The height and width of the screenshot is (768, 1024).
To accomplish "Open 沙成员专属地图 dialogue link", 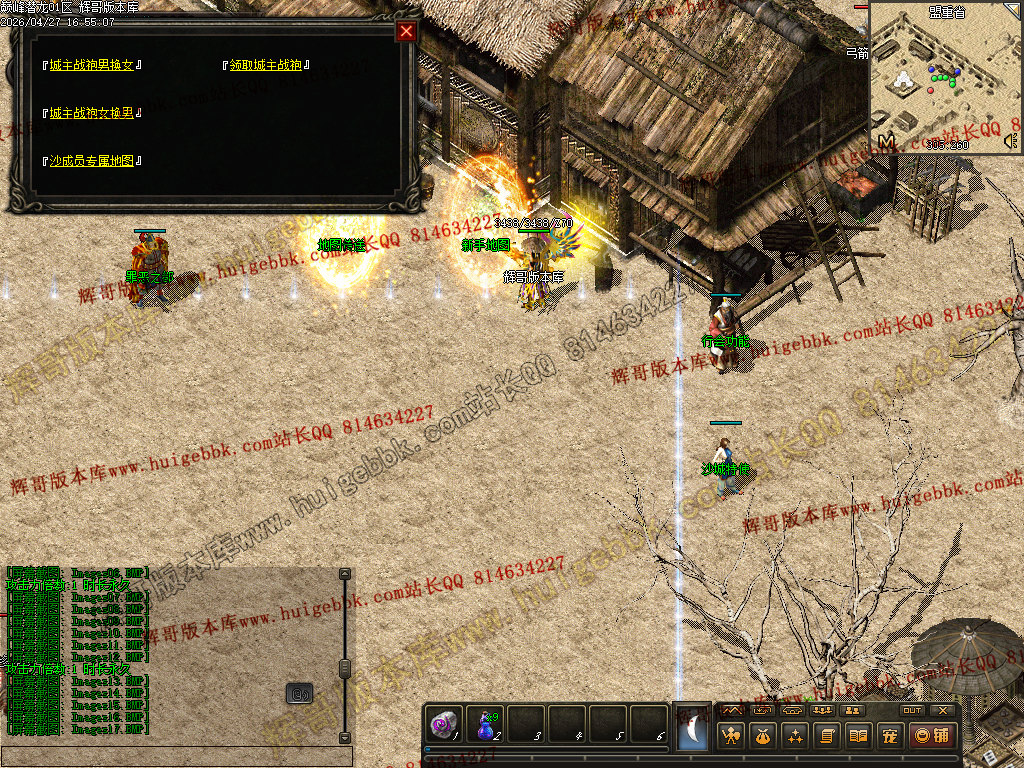I will (x=91, y=161).
